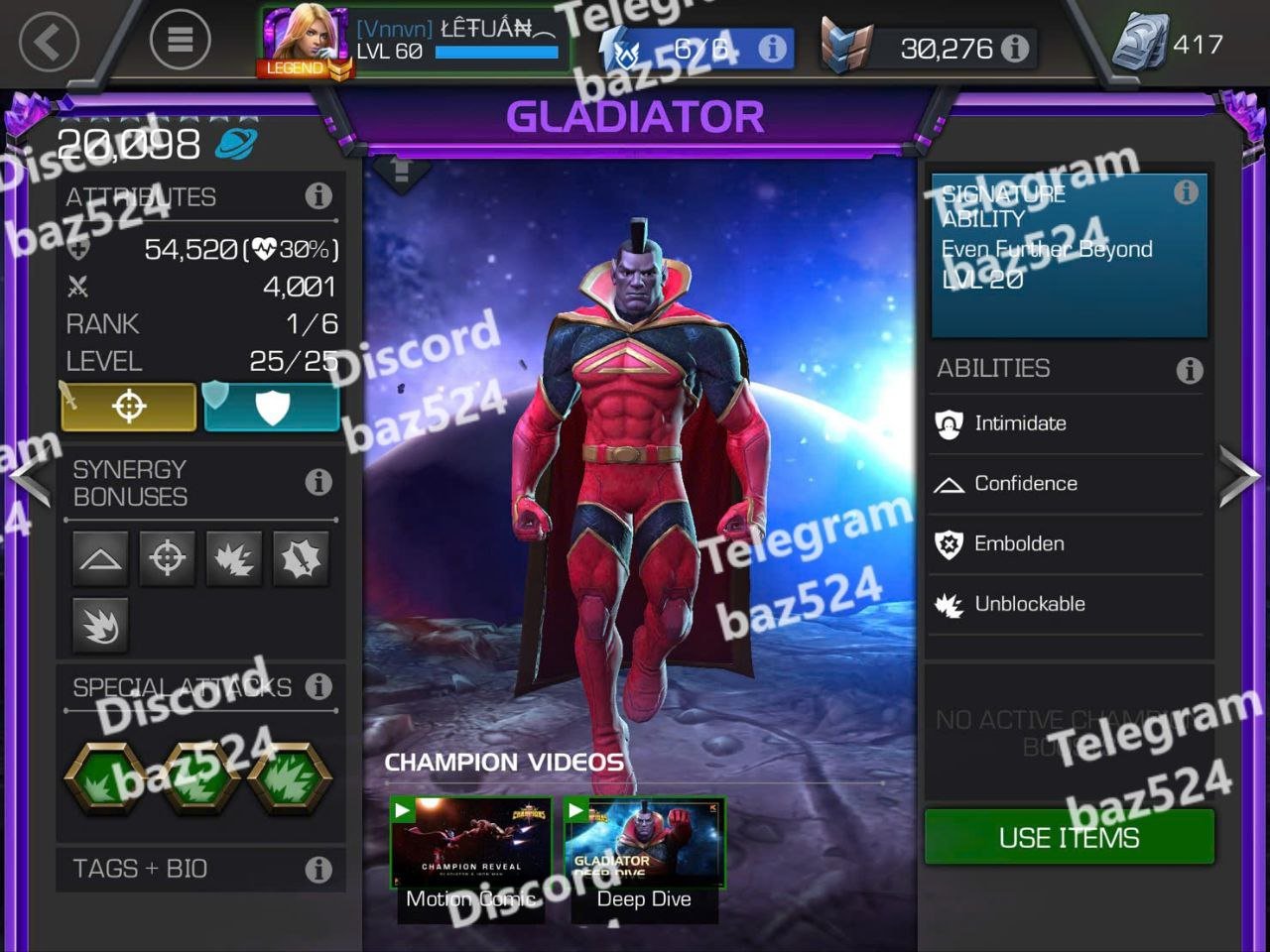Tap the green Use Items button
1270x952 pixels.
[1069, 837]
